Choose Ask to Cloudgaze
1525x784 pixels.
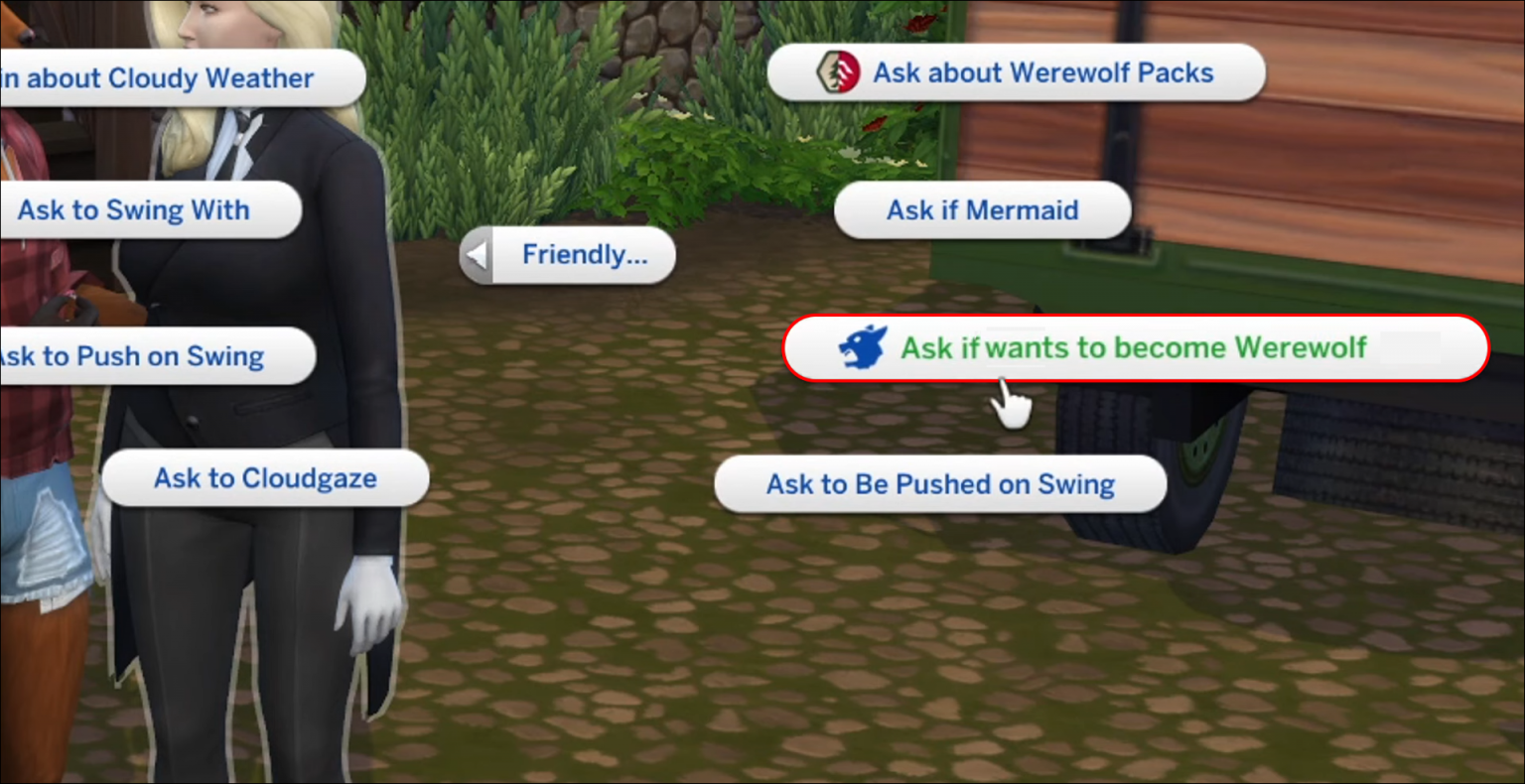(265, 478)
